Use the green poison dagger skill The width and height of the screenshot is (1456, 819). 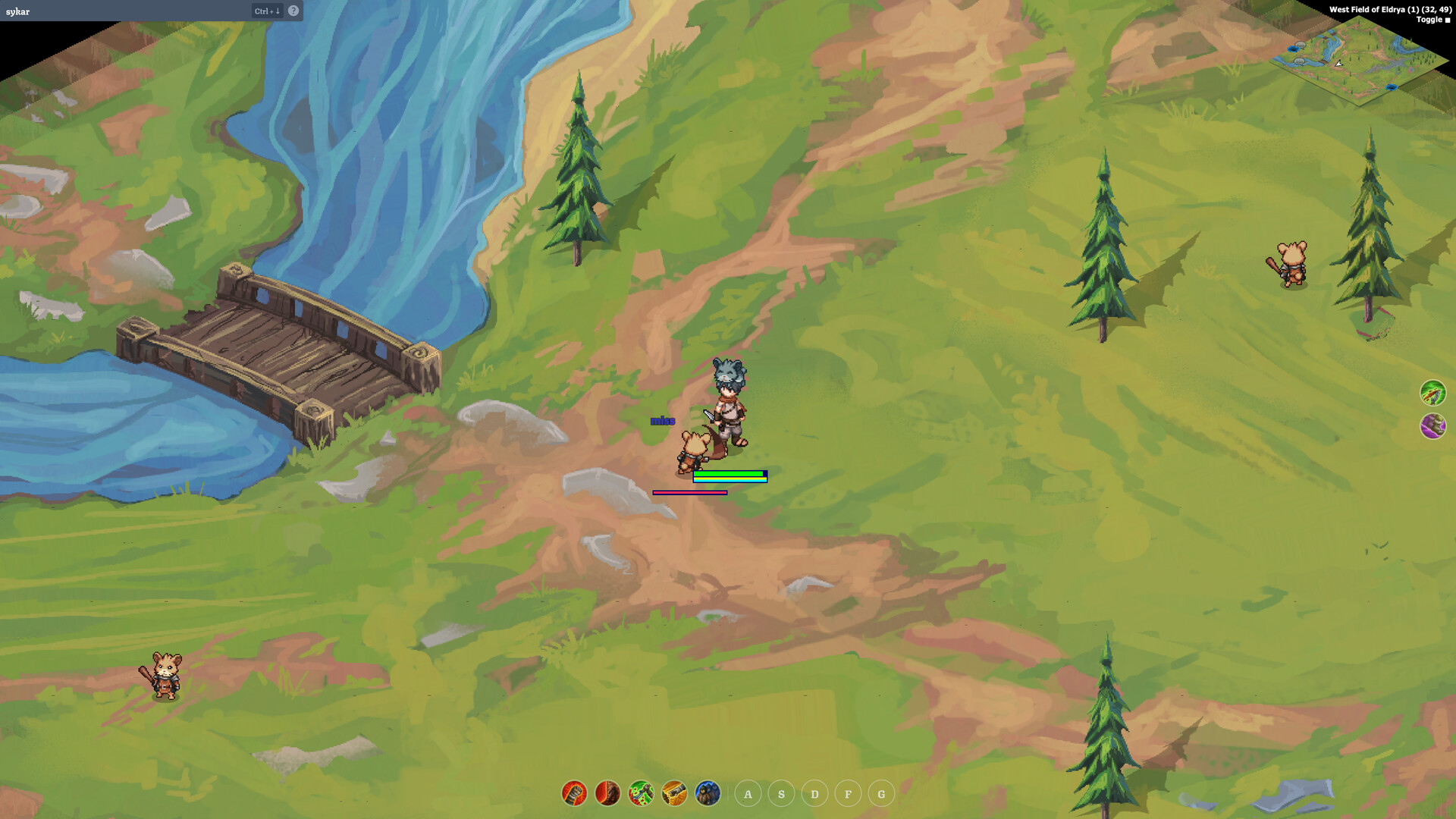641,794
